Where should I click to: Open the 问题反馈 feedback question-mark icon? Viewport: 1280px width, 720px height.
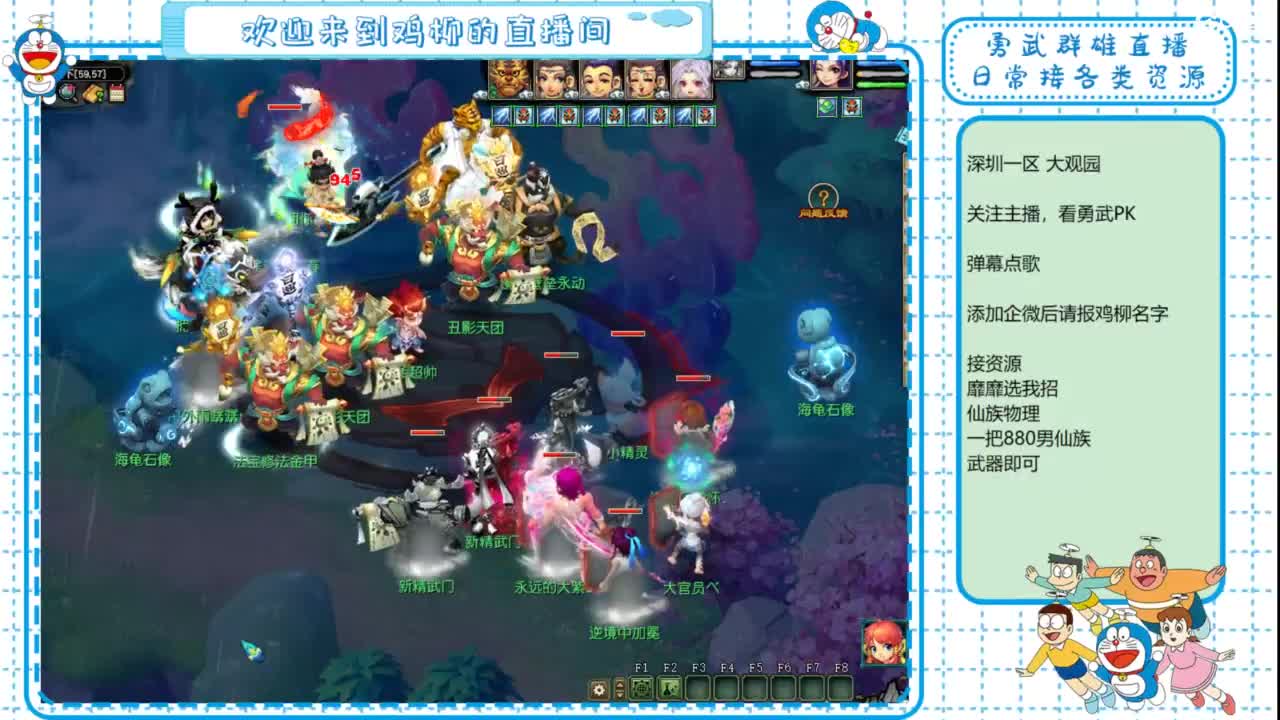point(823,197)
